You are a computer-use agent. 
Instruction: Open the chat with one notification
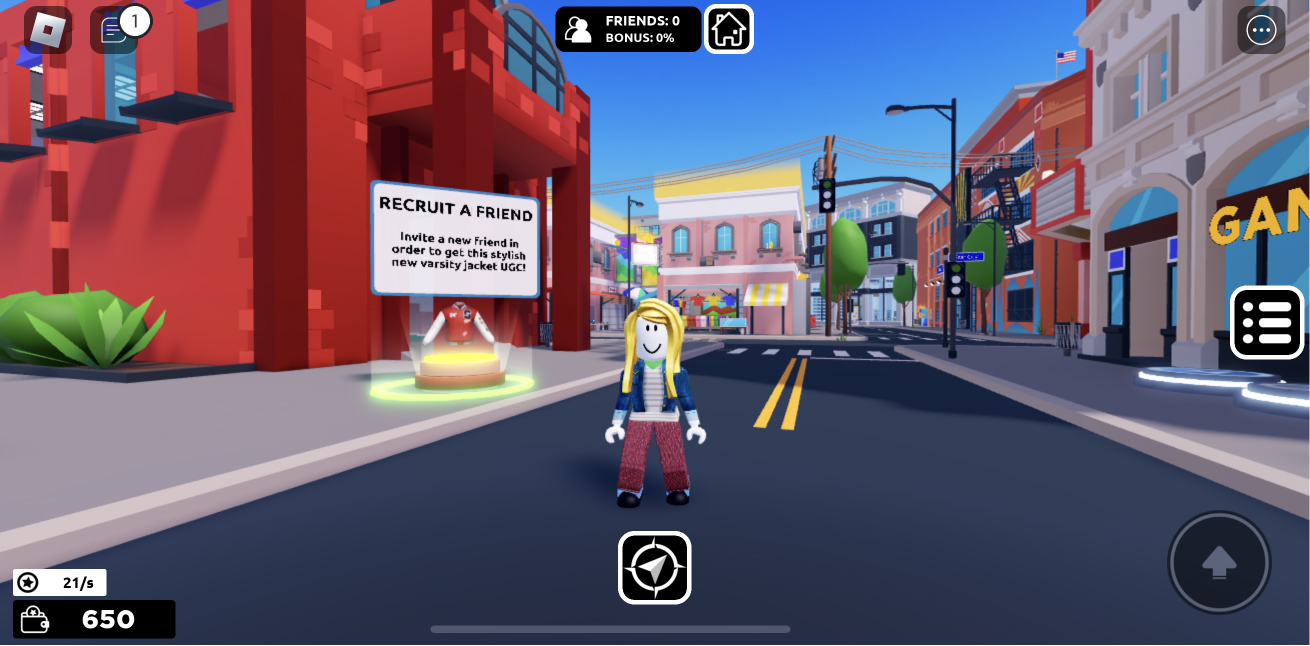click(x=114, y=30)
